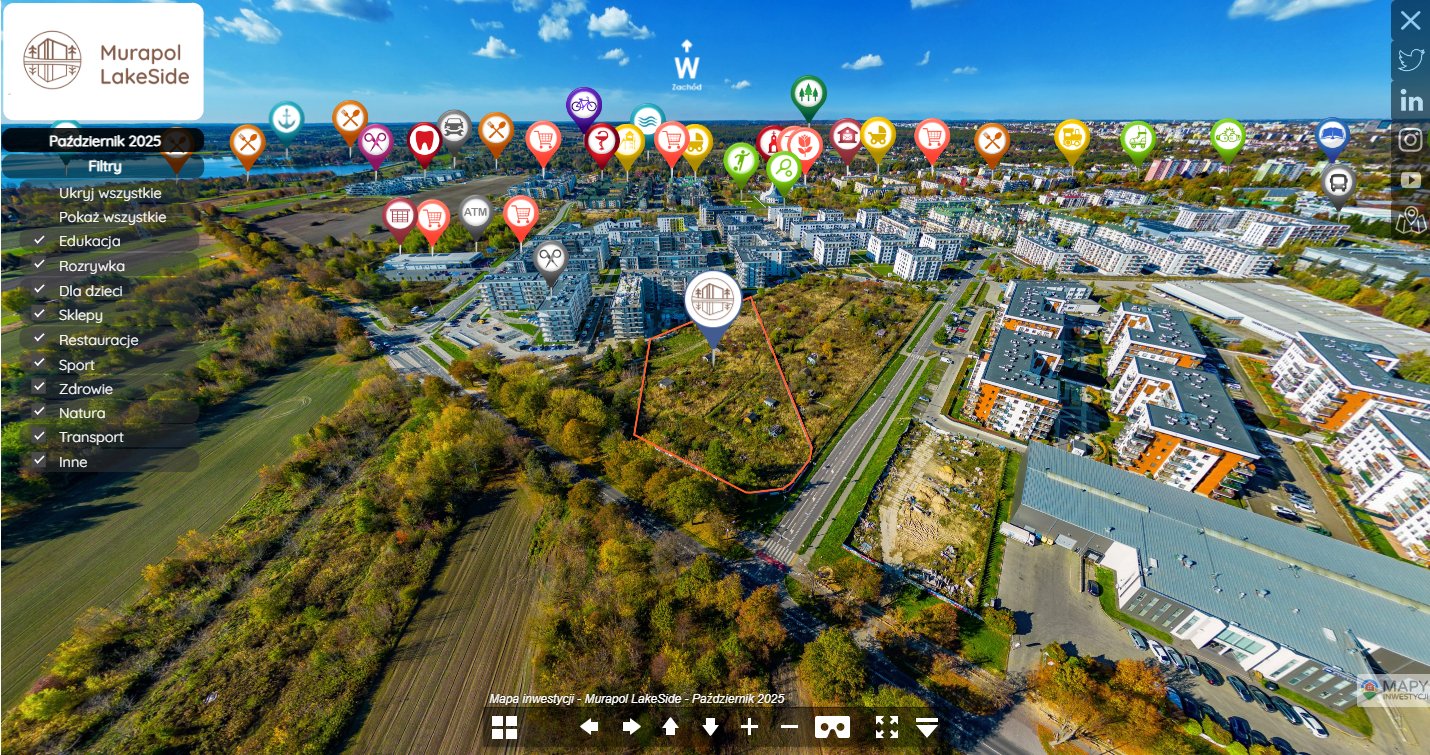Enable VR goggles mode
Image resolution: width=1430 pixels, height=755 pixels.
click(x=832, y=727)
